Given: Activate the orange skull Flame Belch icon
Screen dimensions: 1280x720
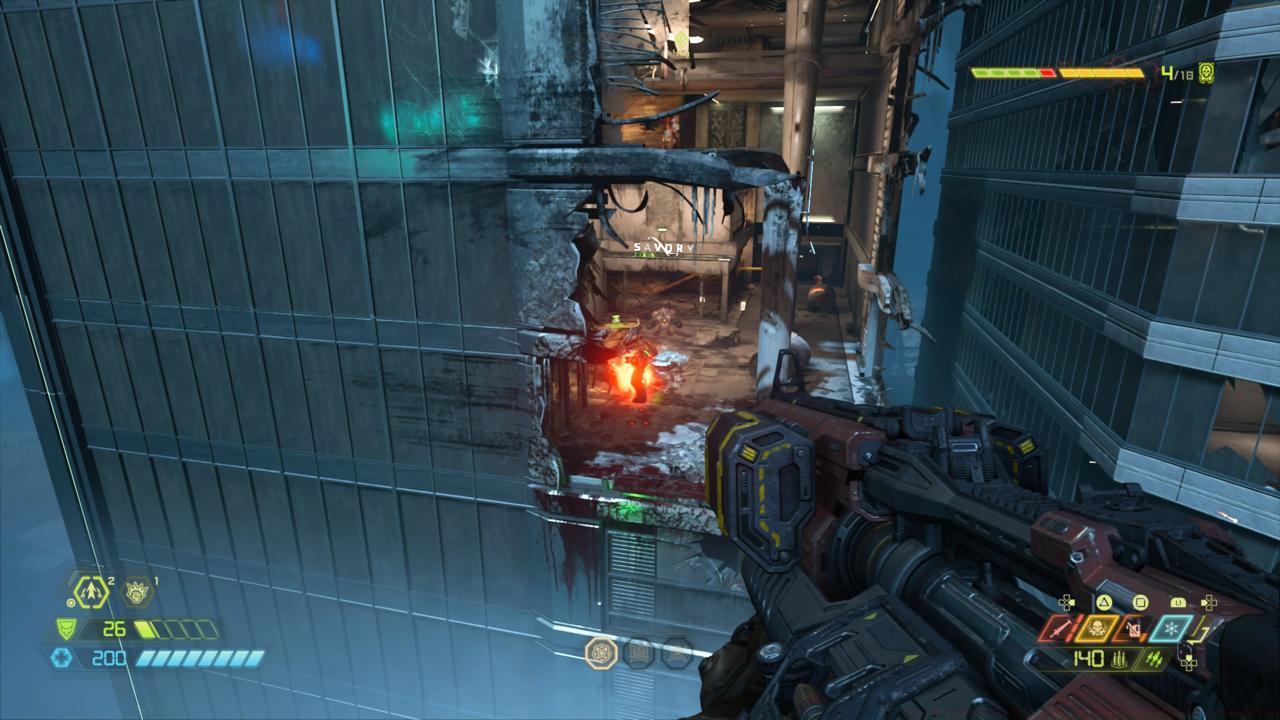Looking at the screenshot, I should click(1097, 629).
